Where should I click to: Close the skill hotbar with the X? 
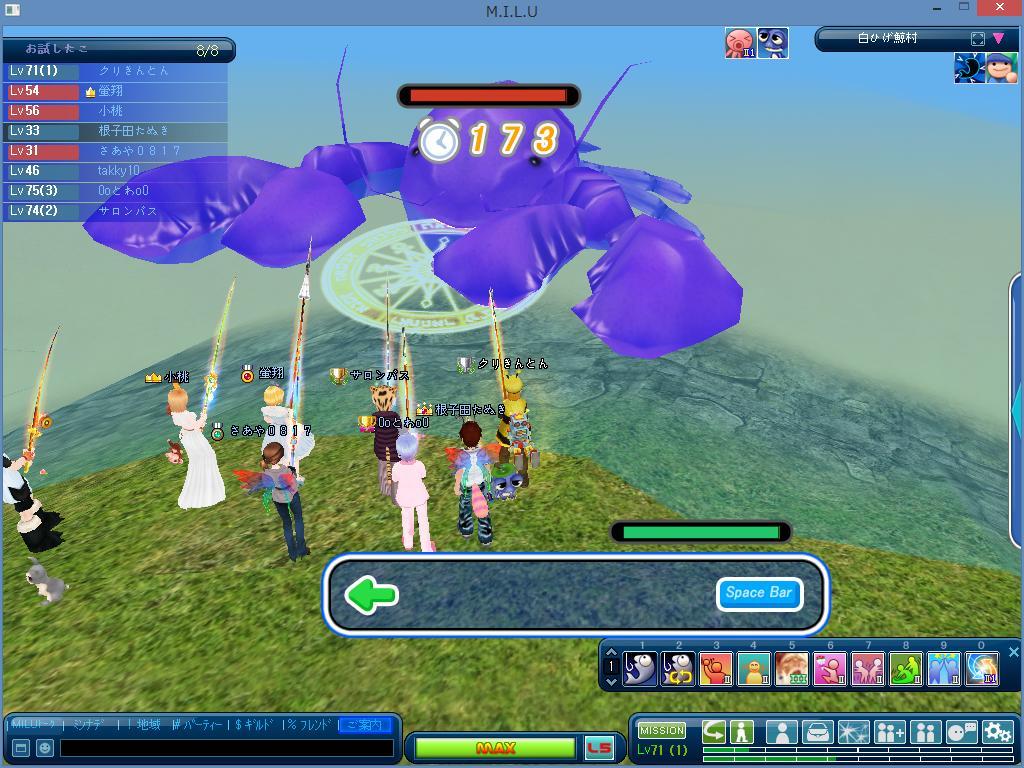[x=1013, y=653]
